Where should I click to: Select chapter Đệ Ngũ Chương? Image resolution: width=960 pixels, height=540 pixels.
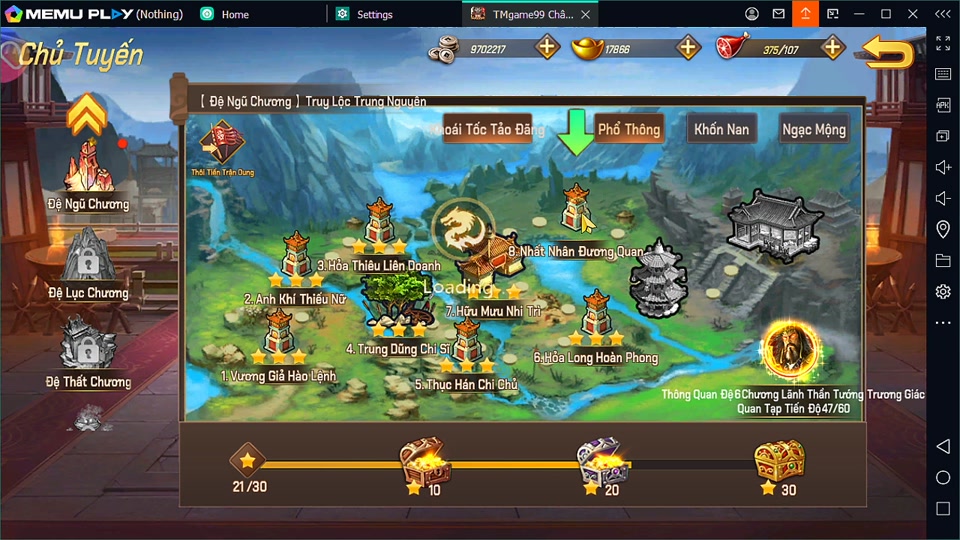pyautogui.click(x=88, y=172)
